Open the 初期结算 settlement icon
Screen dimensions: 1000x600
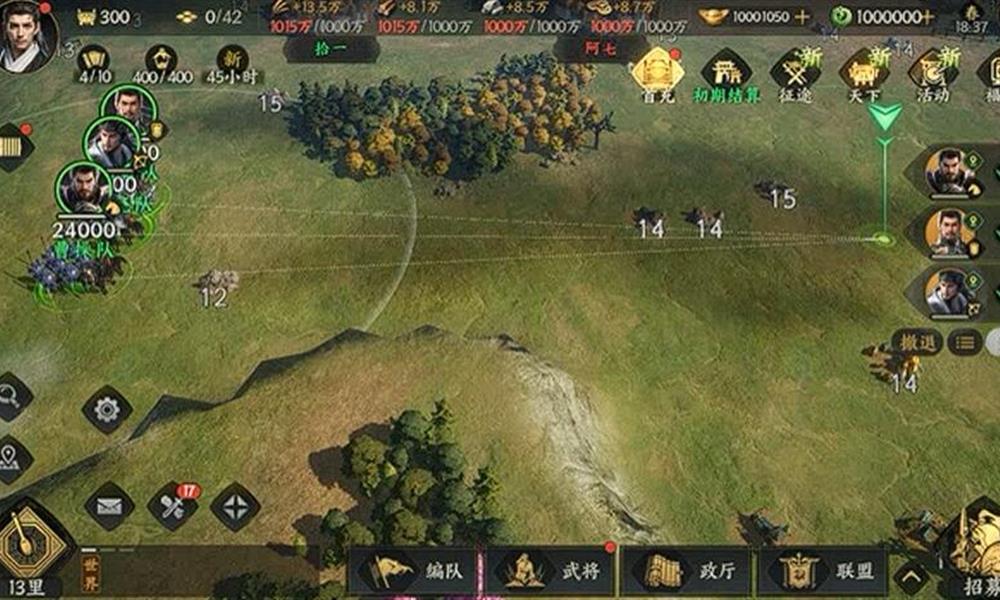[x=727, y=72]
